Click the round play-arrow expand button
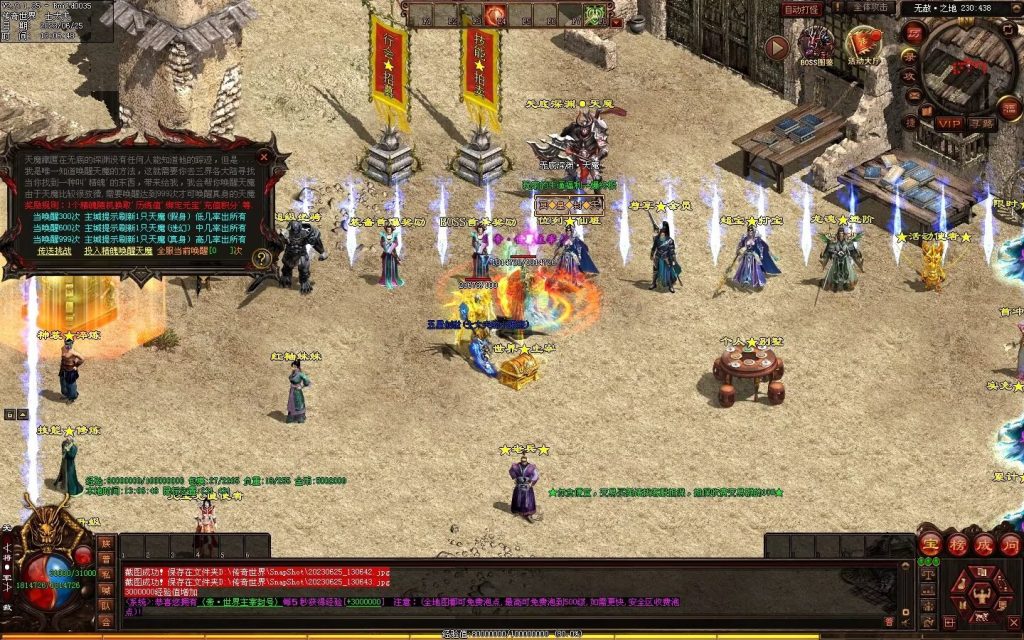1024x640 pixels. [777, 47]
